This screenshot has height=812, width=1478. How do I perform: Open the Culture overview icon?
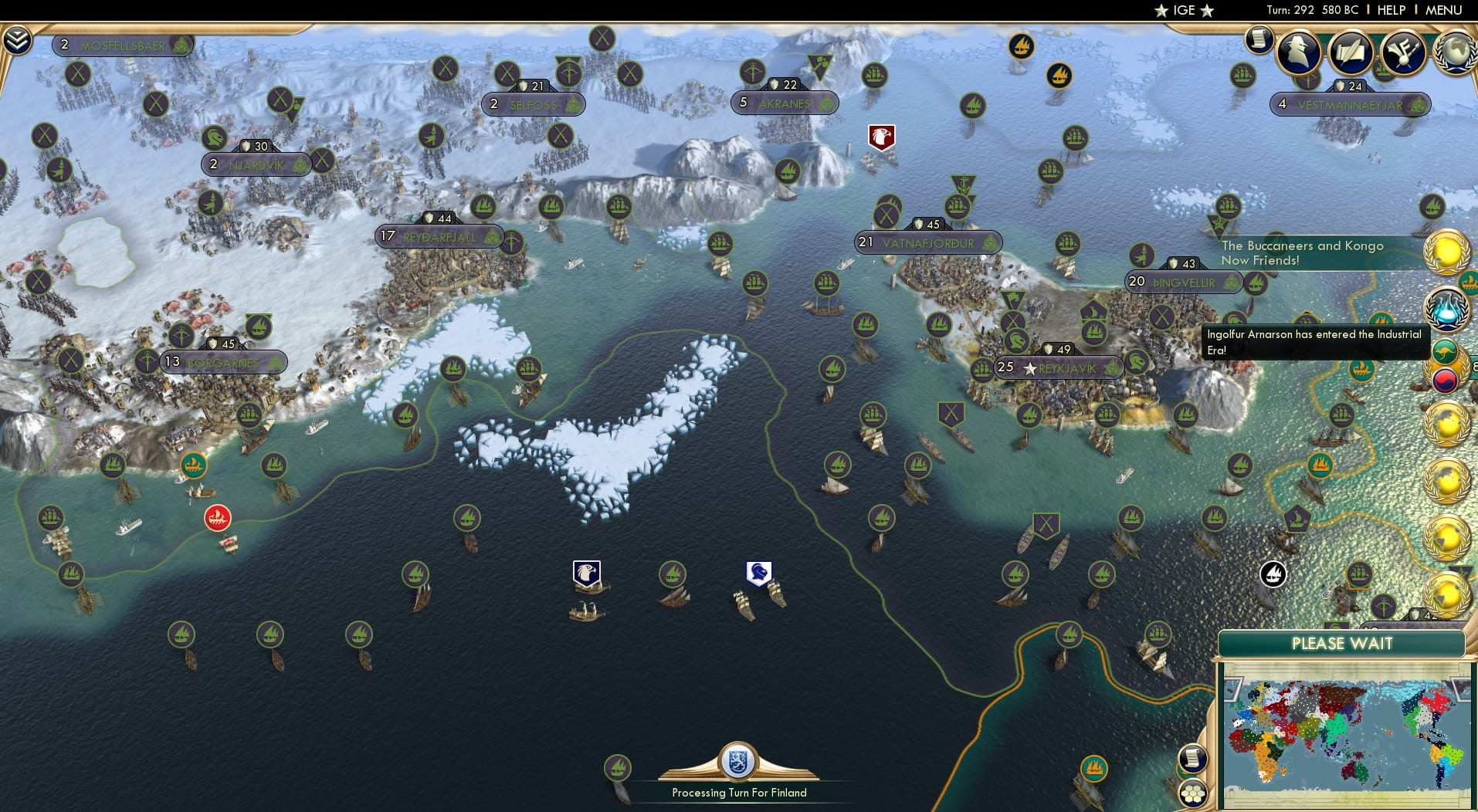[1405, 50]
